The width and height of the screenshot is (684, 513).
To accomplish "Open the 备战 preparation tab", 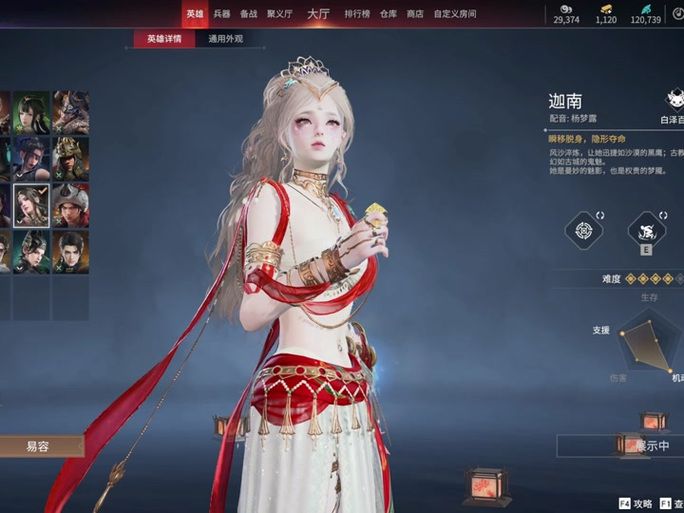I will click(x=248, y=14).
